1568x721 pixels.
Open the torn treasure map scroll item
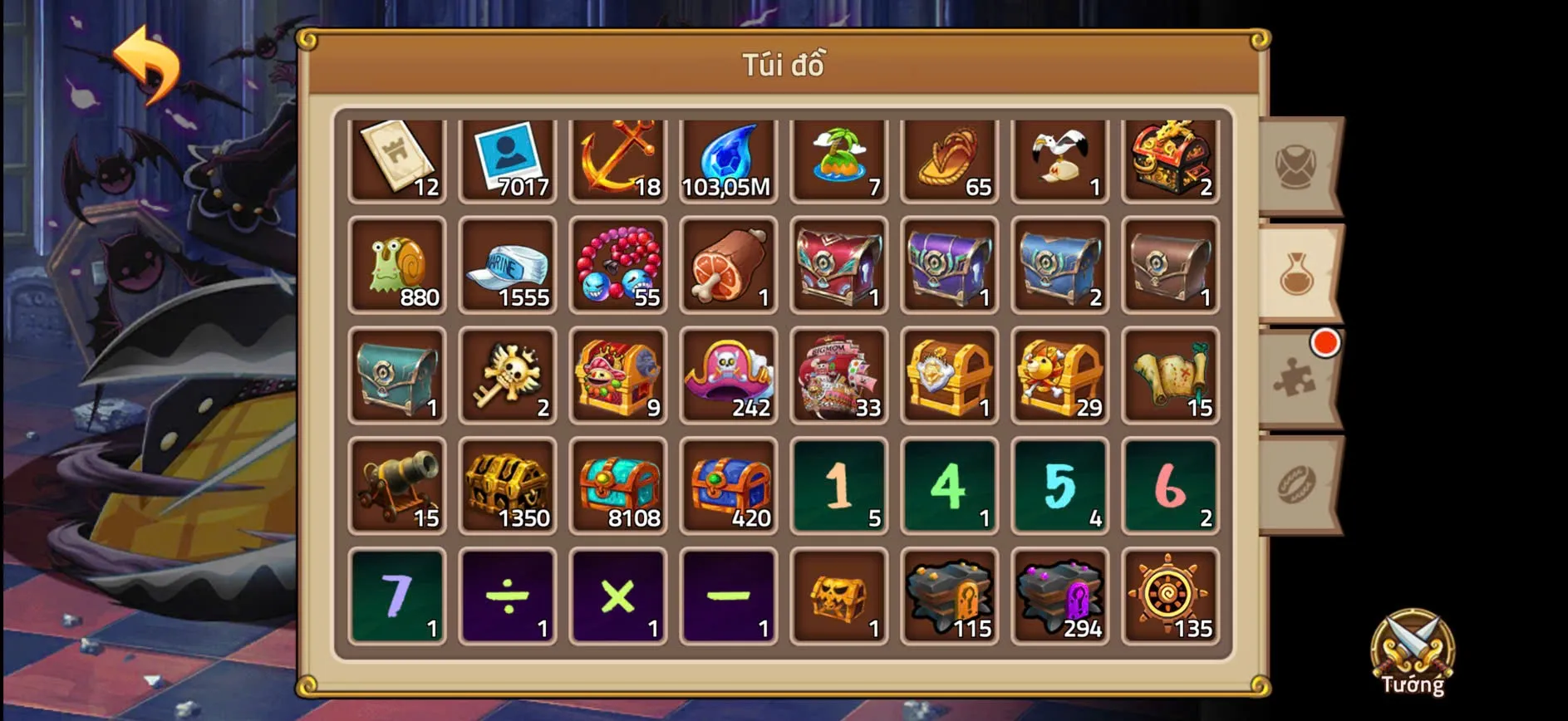pyautogui.click(x=1170, y=375)
